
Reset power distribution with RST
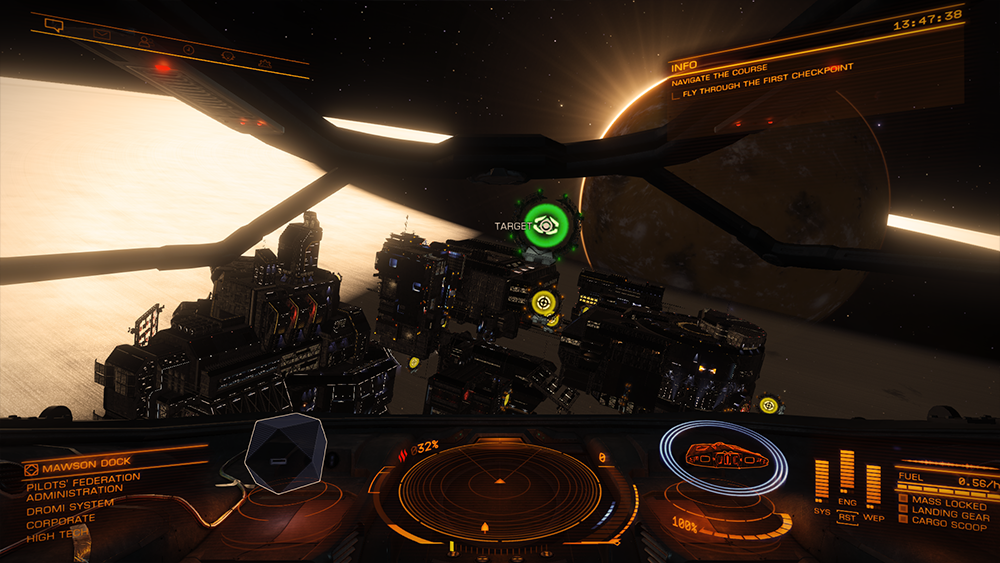[847, 518]
